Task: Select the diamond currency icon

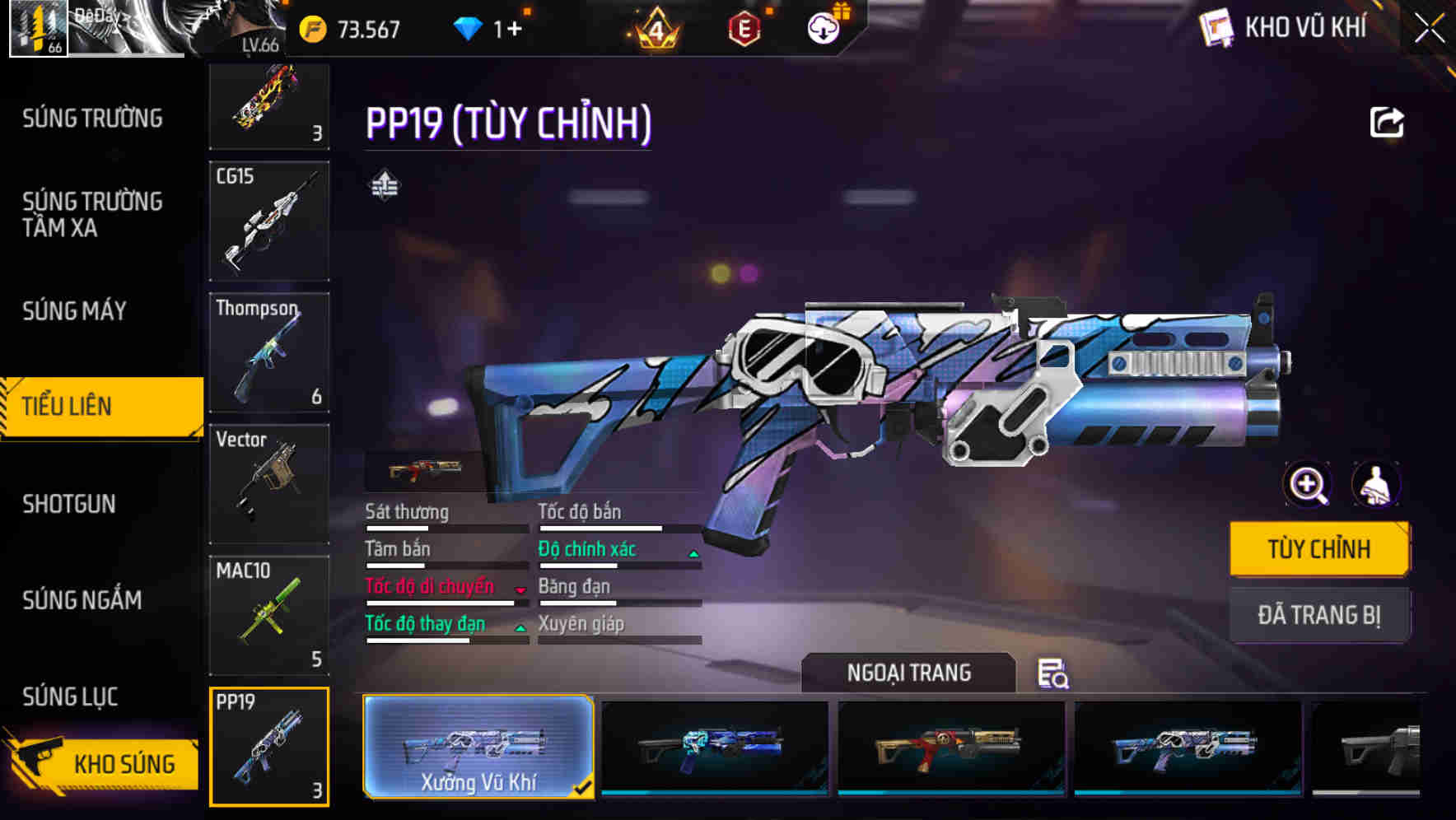Action: click(x=466, y=27)
